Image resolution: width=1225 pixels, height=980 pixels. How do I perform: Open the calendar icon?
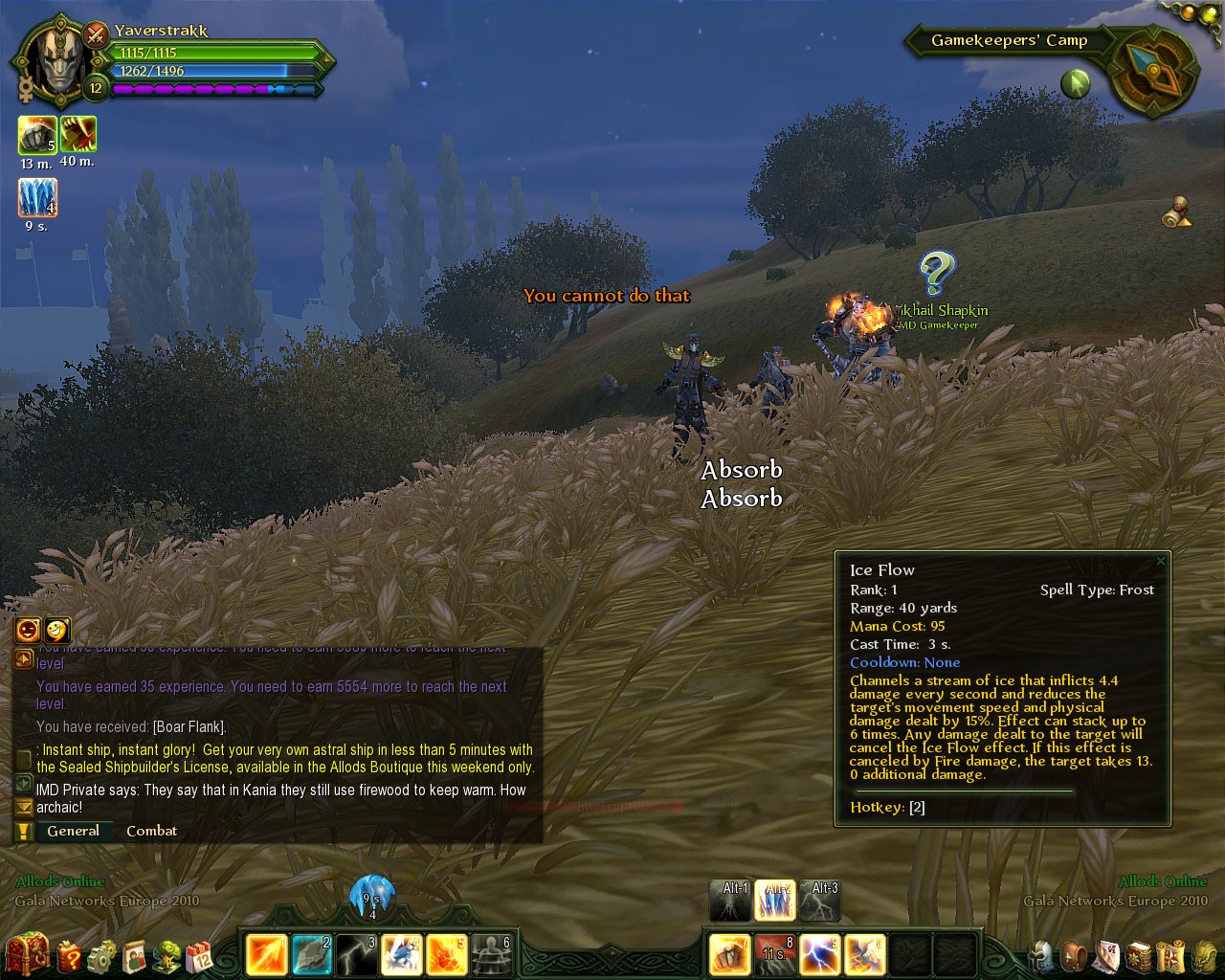click(200, 954)
